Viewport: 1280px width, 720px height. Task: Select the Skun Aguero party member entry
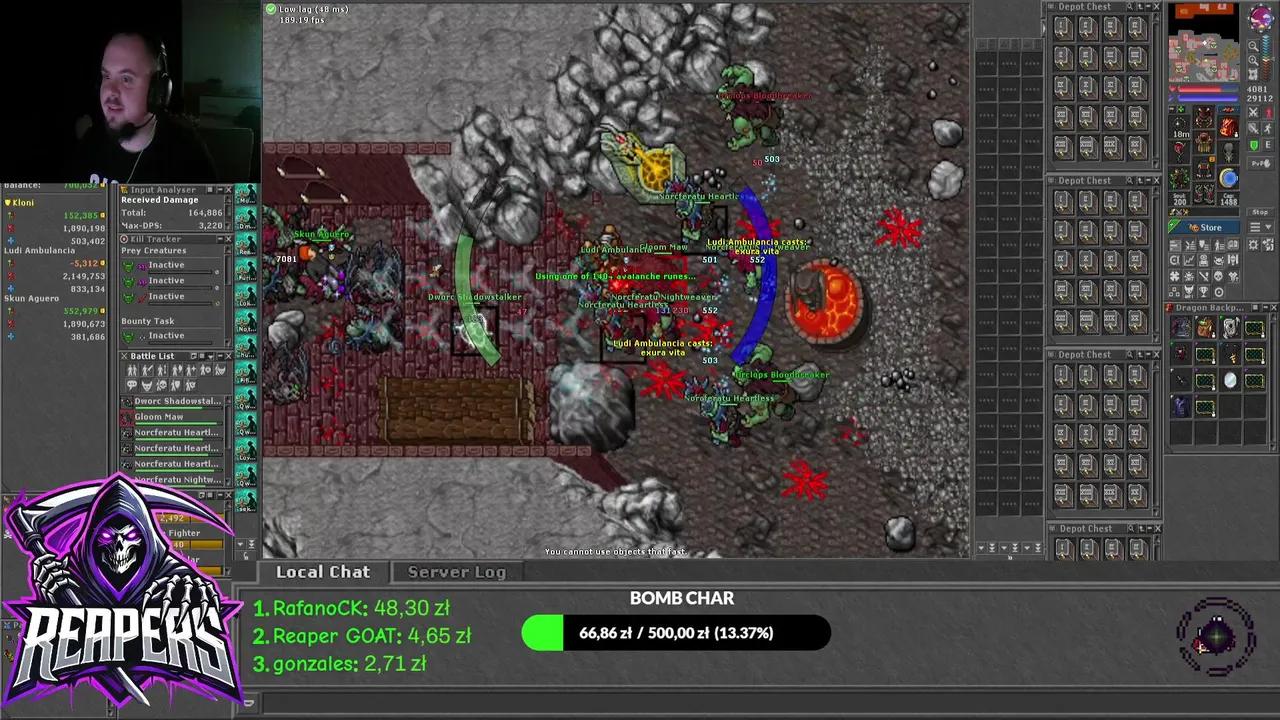tap(32, 298)
